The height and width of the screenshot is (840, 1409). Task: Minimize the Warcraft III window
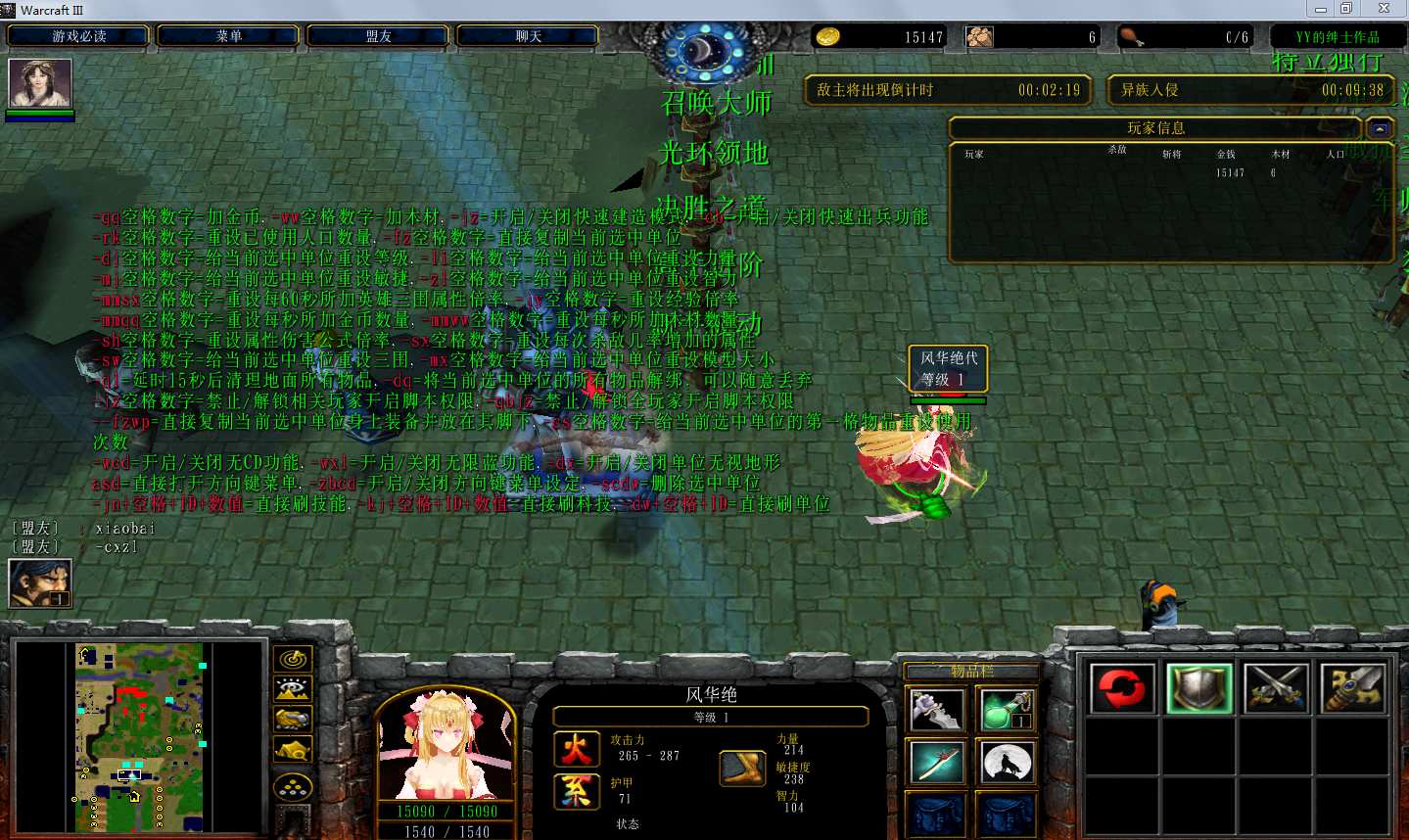click(x=1321, y=9)
